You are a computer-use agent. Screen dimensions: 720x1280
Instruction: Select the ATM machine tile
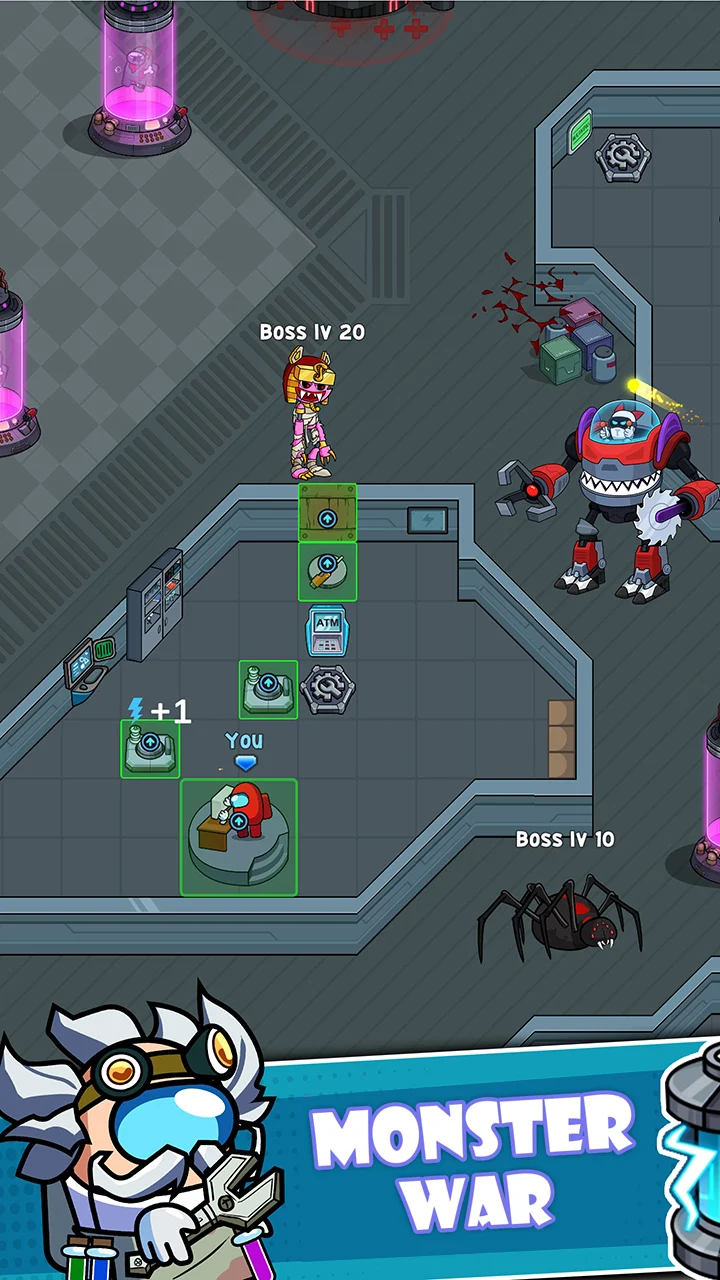pyautogui.click(x=327, y=630)
